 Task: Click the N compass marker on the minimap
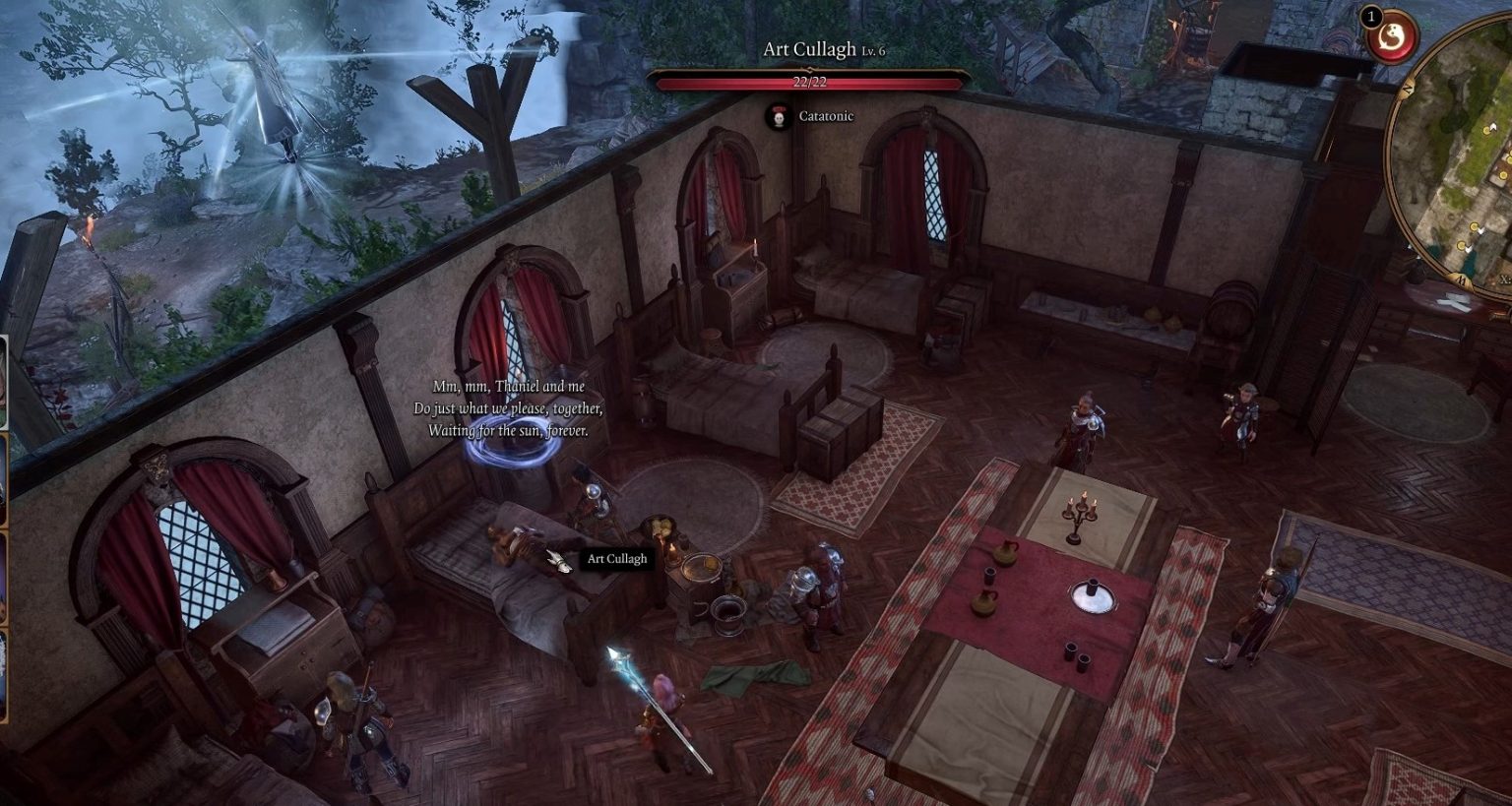[1408, 90]
